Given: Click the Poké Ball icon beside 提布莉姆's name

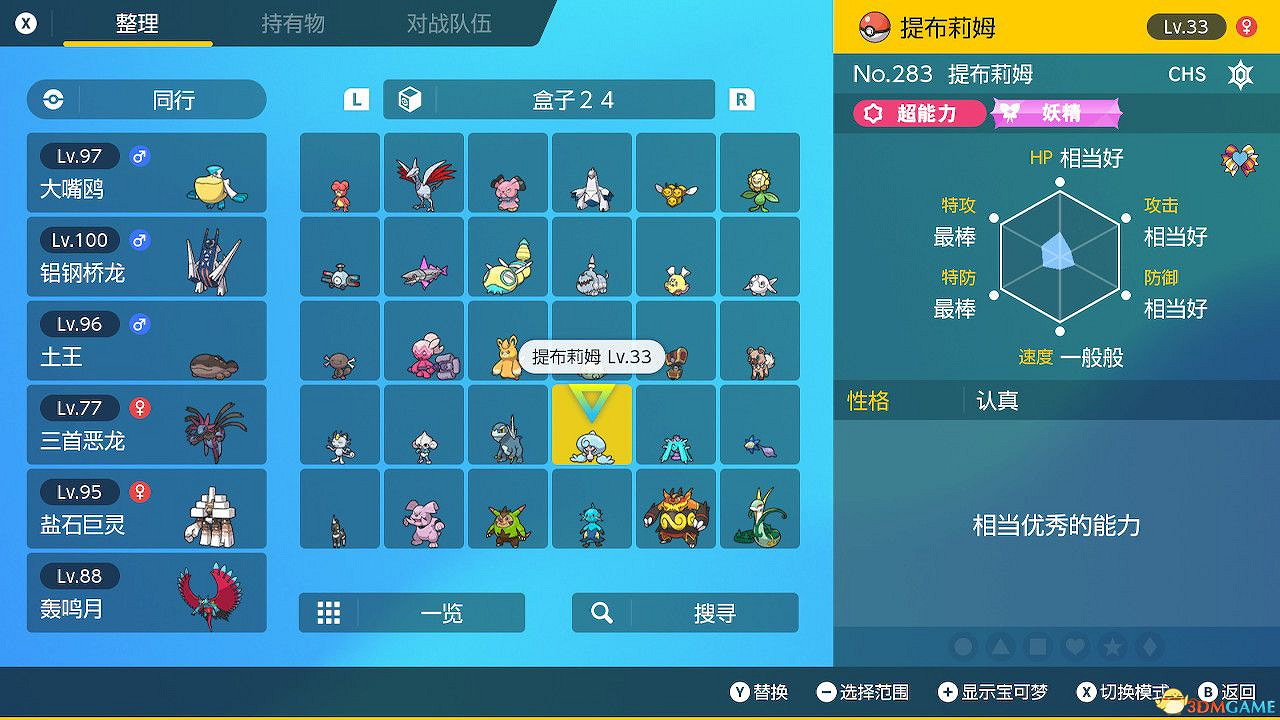Looking at the screenshot, I should [x=873, y=26].
